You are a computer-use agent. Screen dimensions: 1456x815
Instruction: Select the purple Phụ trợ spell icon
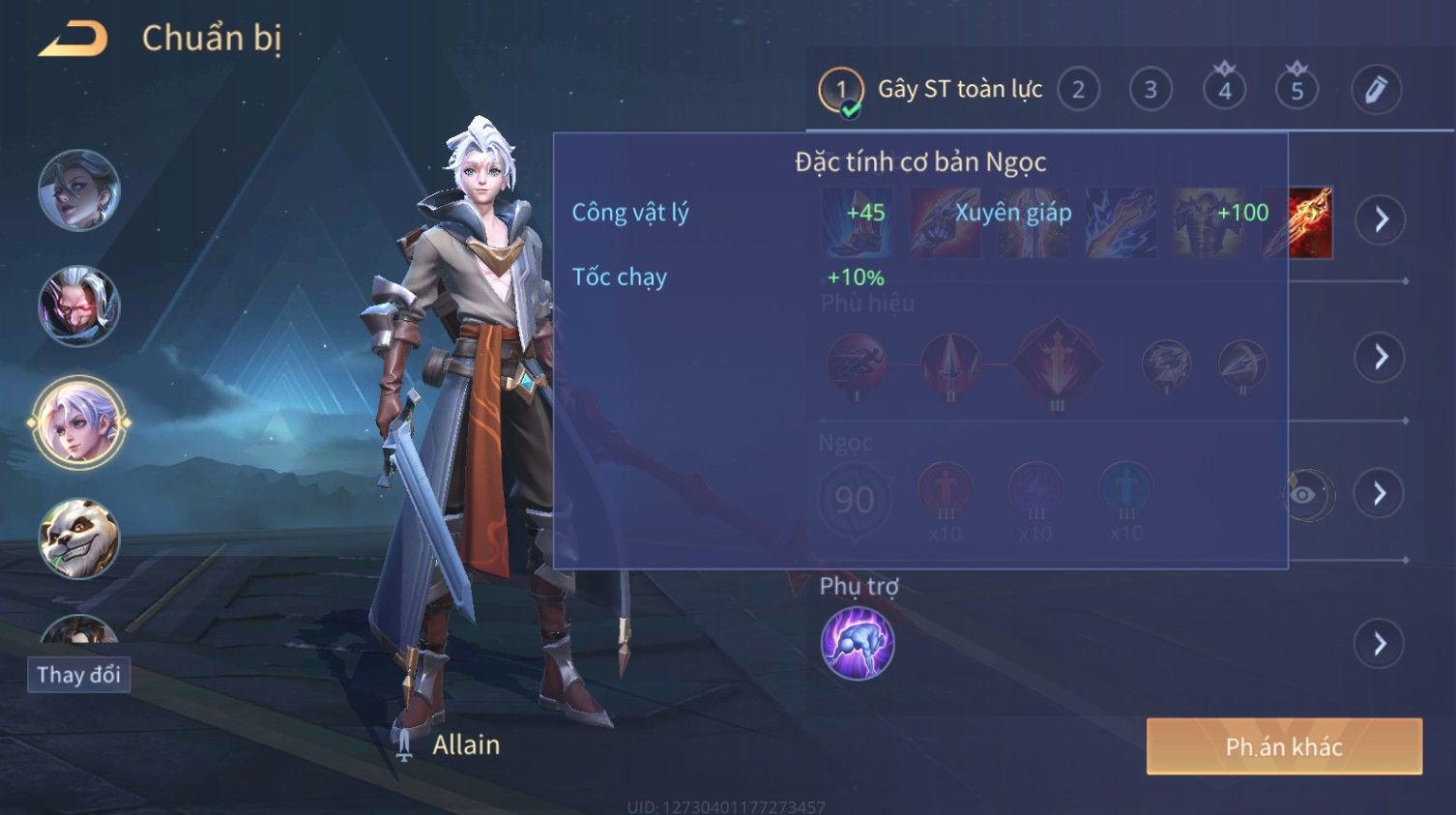point(858,644)
